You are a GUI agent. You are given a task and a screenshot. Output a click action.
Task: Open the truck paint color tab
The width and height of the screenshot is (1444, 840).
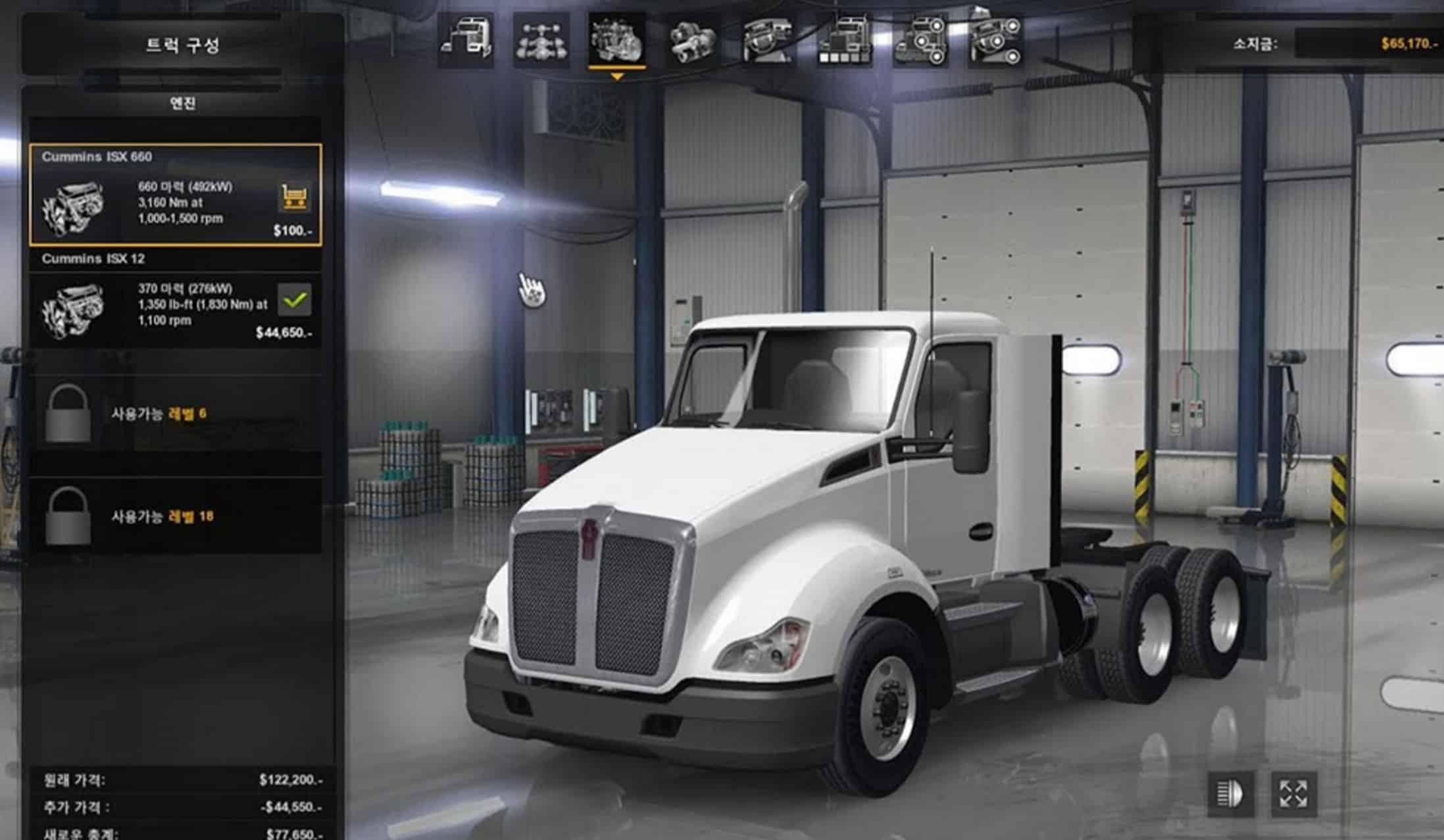(x=844, y=41)
